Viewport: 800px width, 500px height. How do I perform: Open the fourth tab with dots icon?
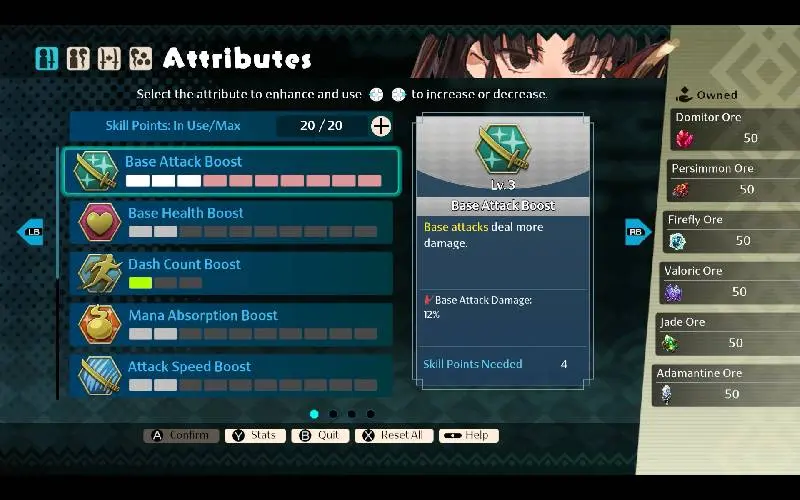pos(140,59)
